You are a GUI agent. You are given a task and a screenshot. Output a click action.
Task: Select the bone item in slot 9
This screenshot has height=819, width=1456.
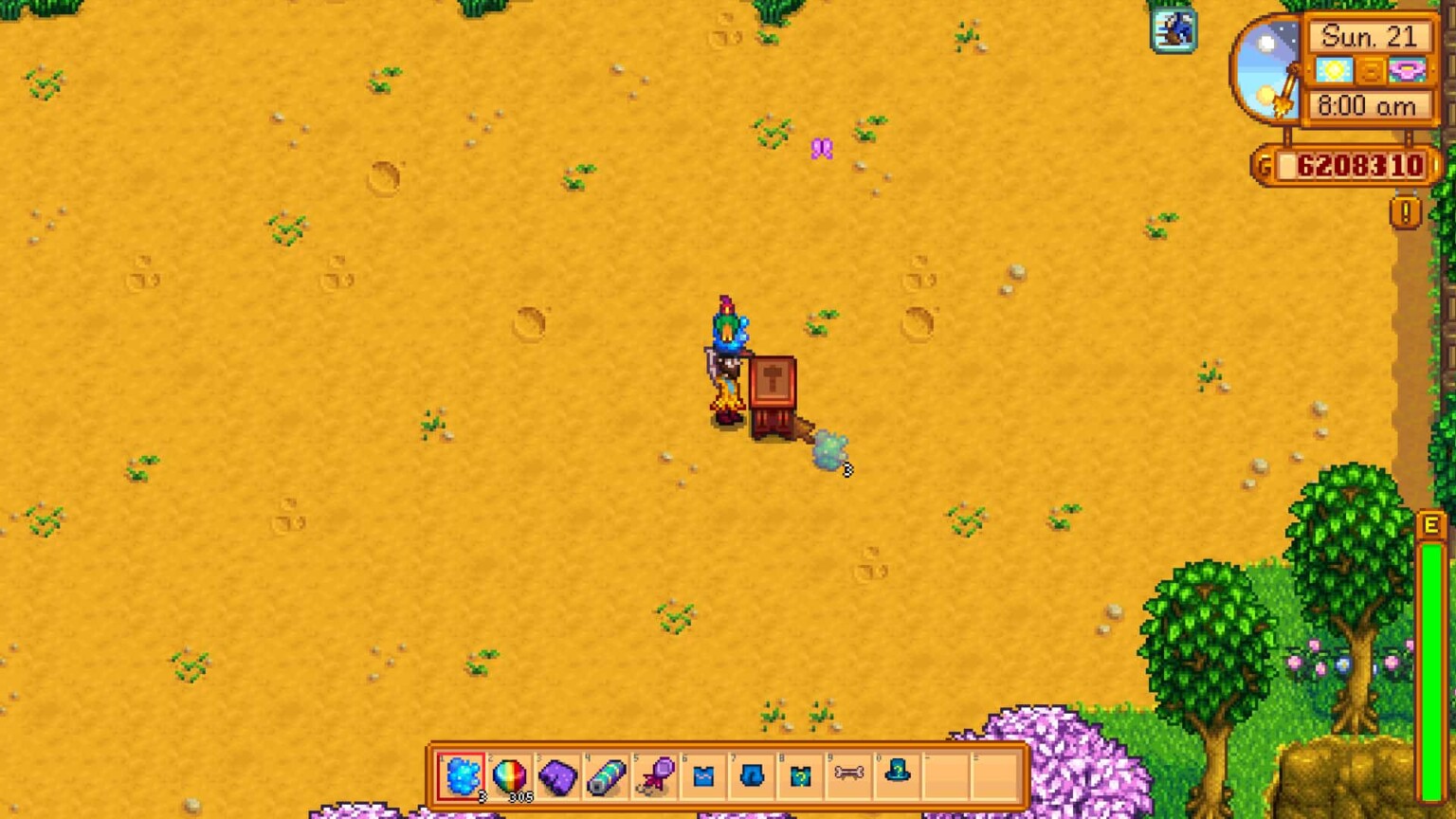[849, 777]
